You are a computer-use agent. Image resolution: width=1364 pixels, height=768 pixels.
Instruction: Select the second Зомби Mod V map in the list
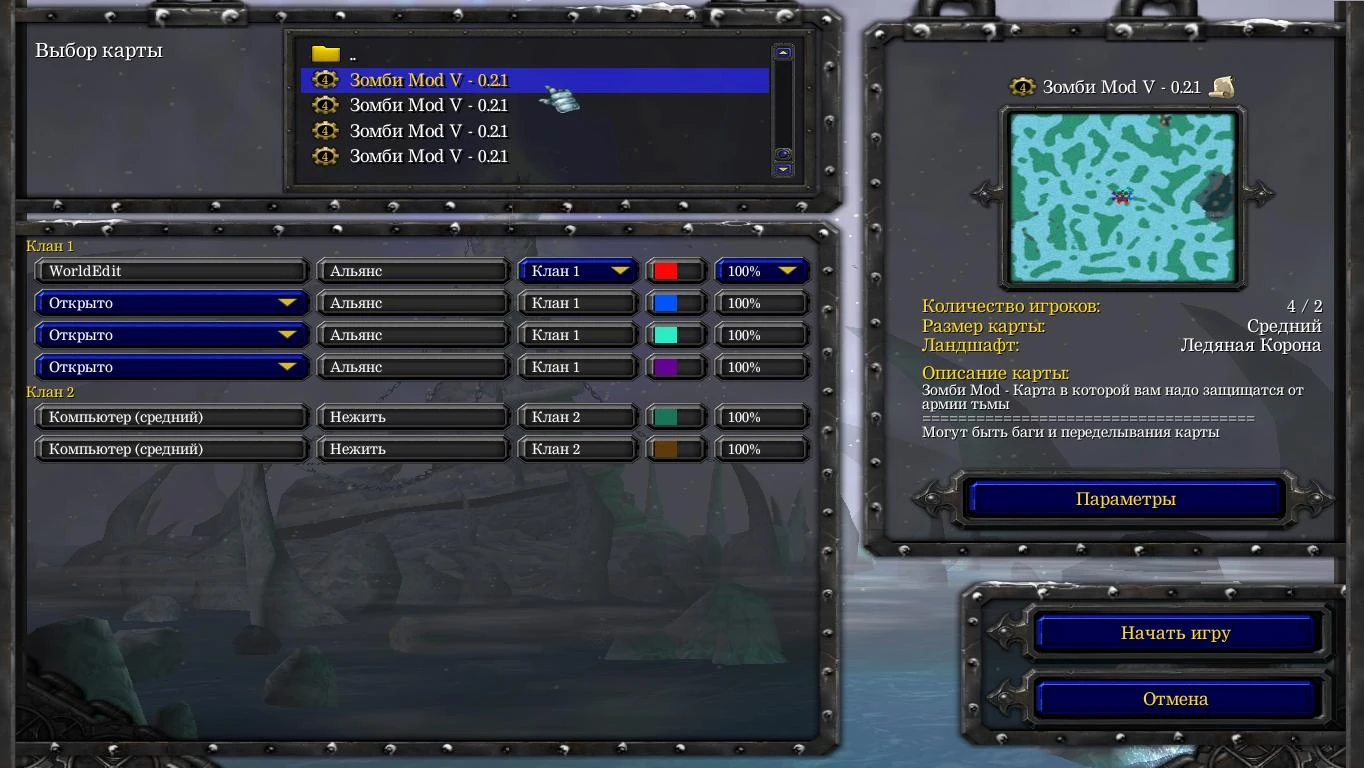[x=430, y=105]
